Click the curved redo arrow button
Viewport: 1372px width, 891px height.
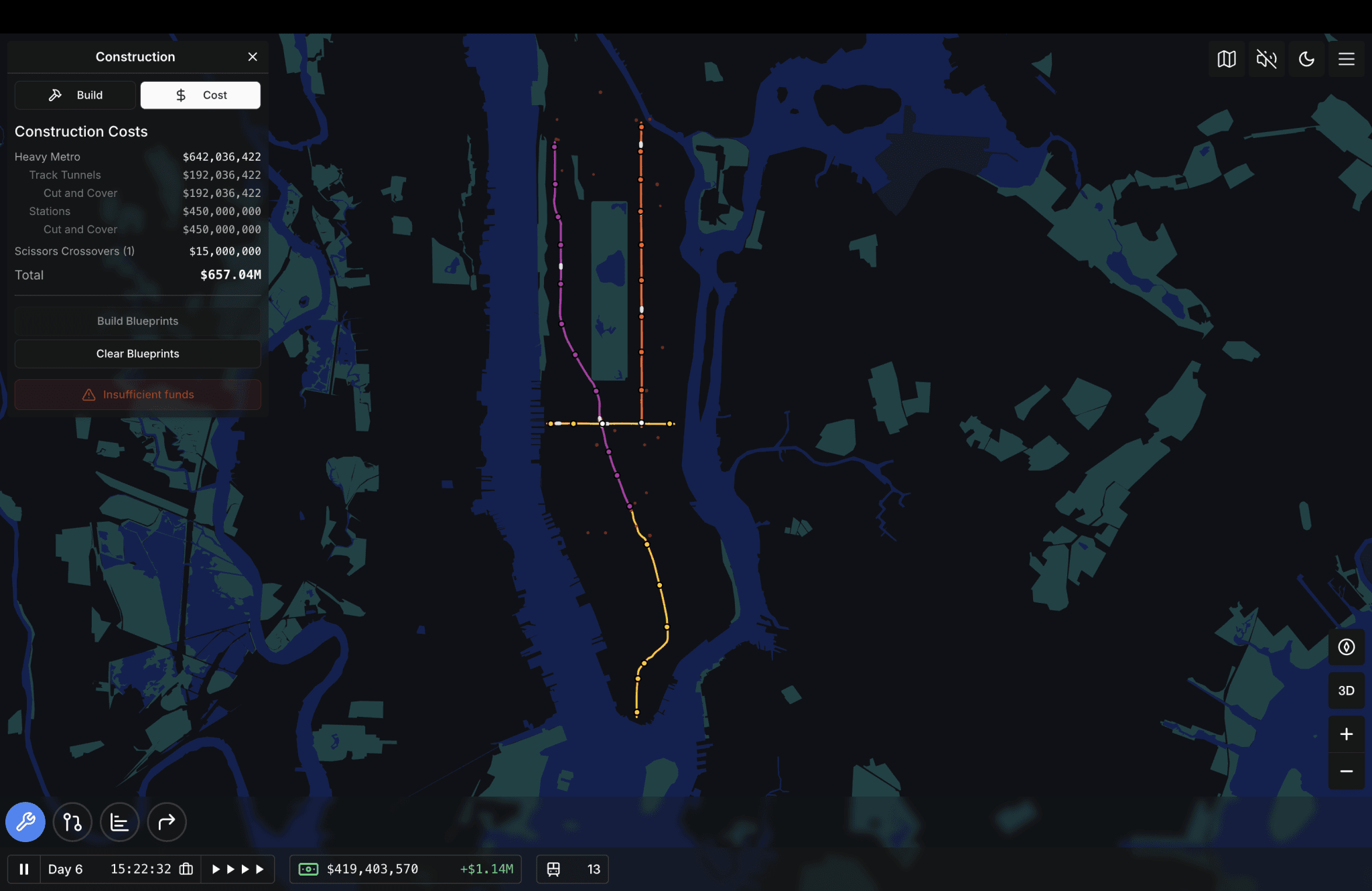[x=166, y=822]
